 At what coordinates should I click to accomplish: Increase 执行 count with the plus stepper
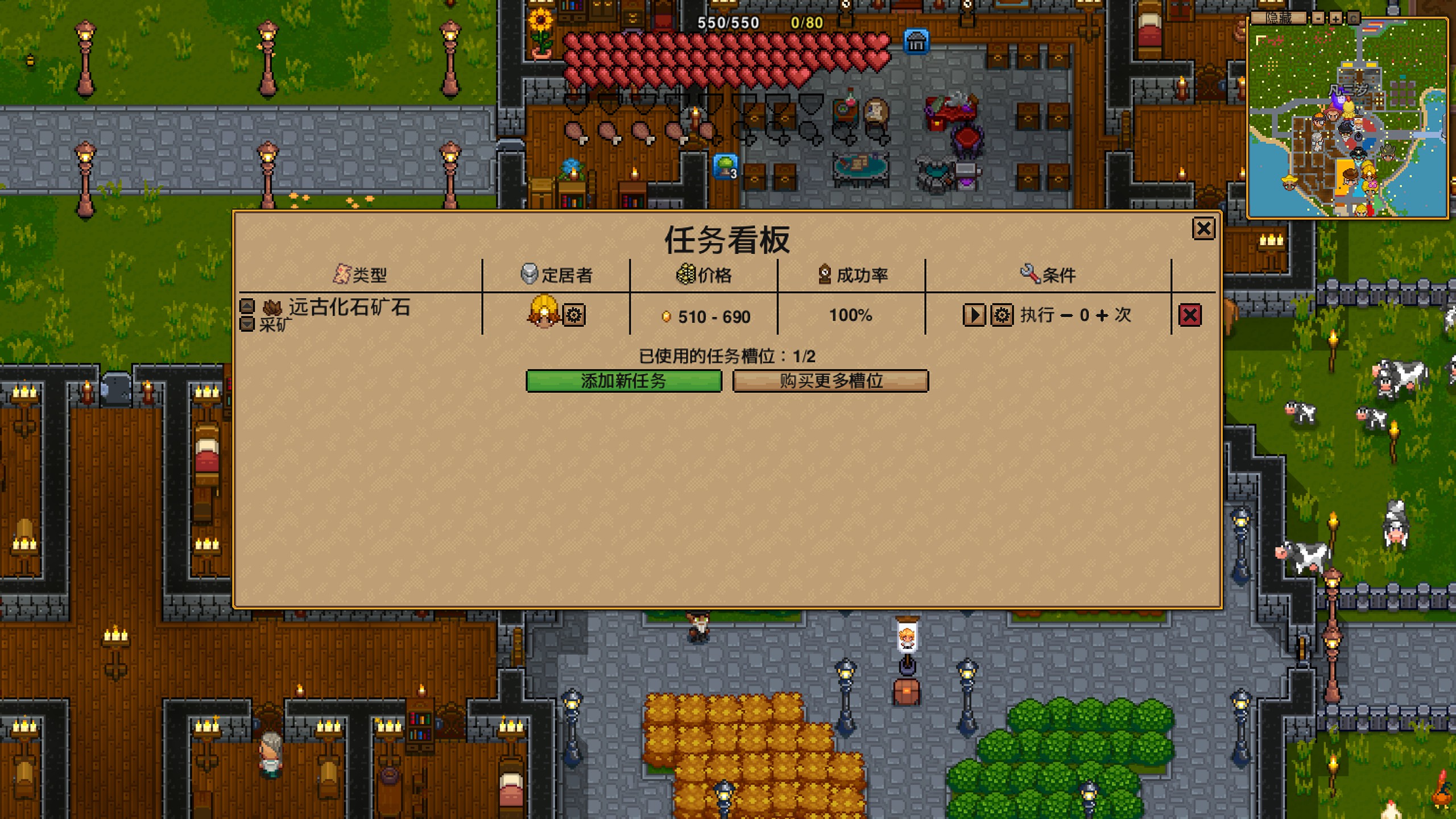tap(1103, 315)
